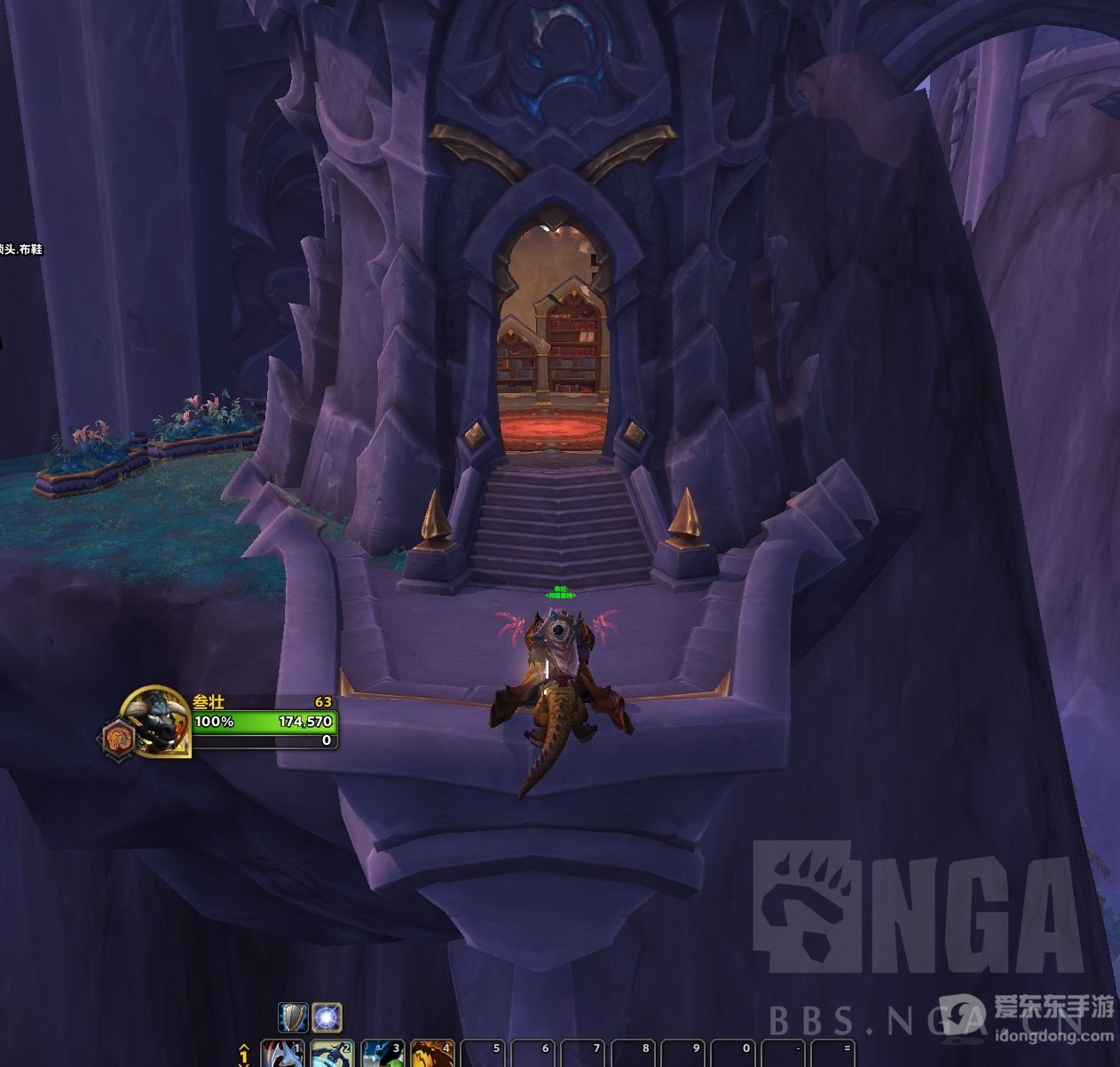Activate the ability in action slot 1

(282, 1055)
